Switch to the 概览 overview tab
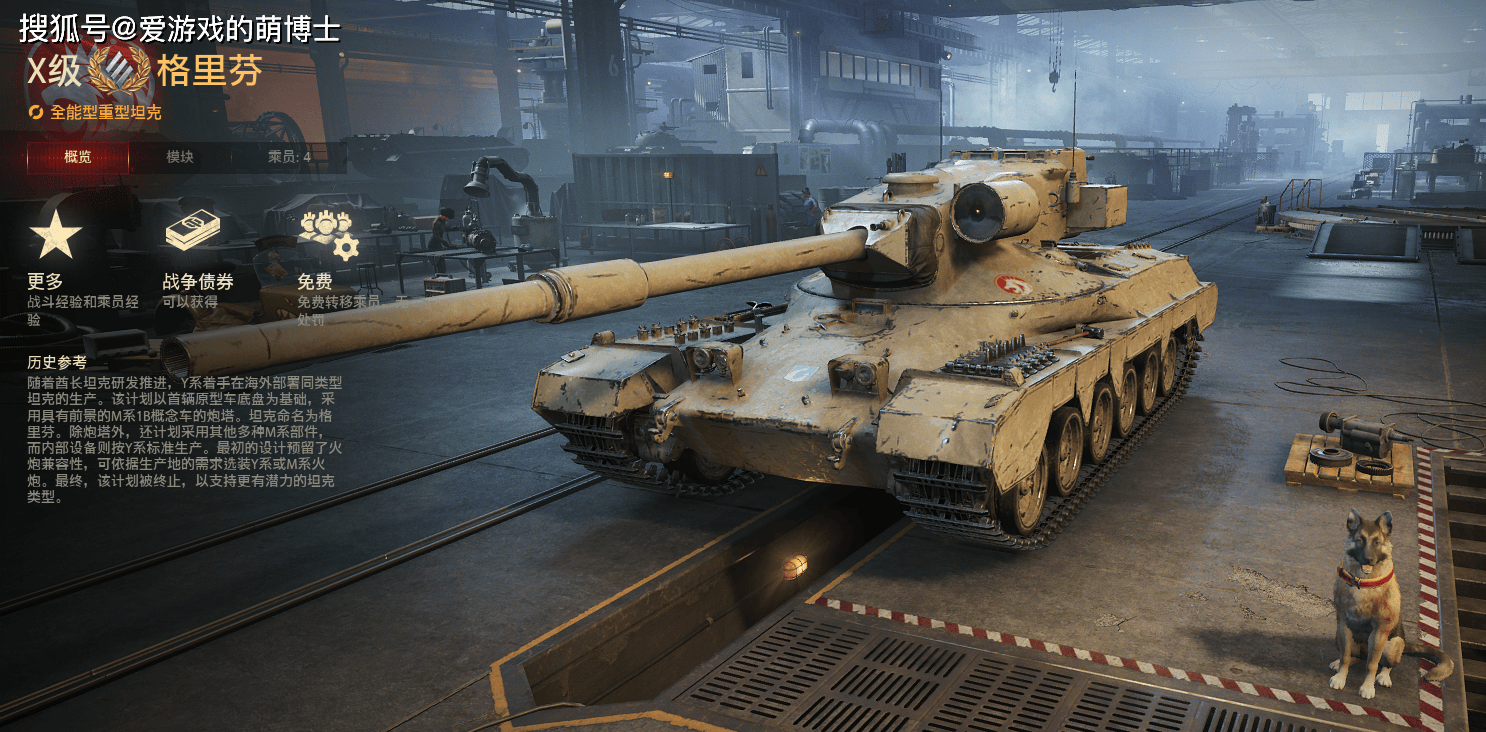Viewport: 1486px width, 732px height. (x=78, y=157)
